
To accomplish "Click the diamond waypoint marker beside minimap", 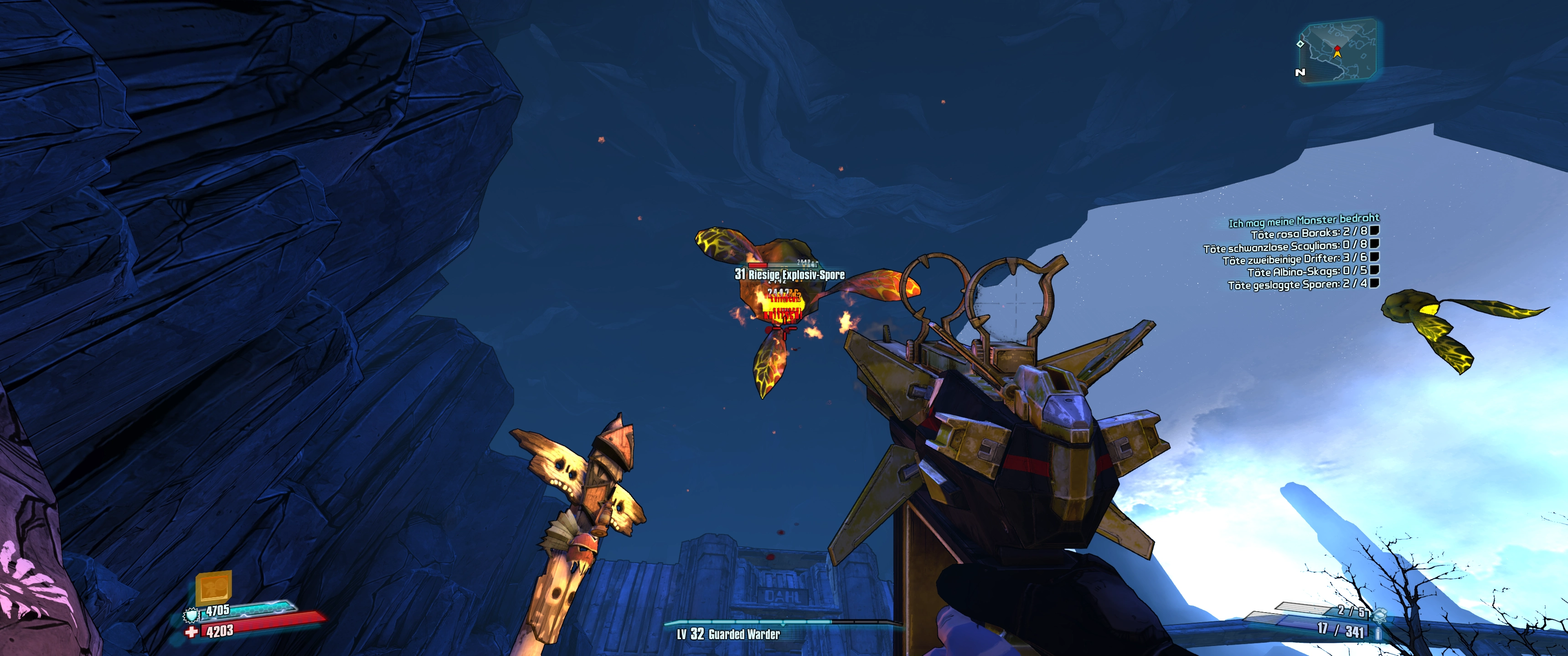I will tap(1300, 44).
